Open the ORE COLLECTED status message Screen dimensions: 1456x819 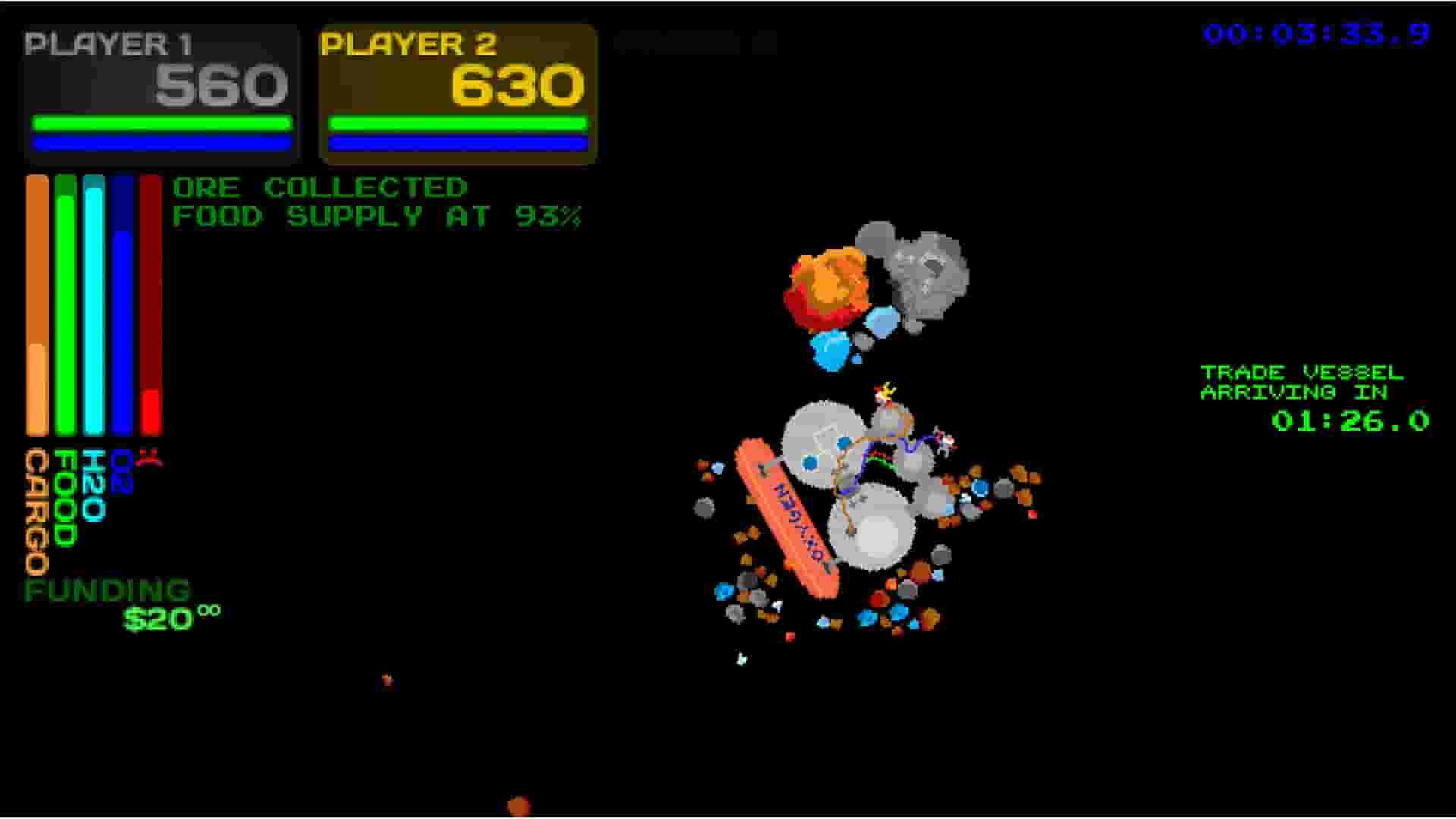(x=318, y=187)
